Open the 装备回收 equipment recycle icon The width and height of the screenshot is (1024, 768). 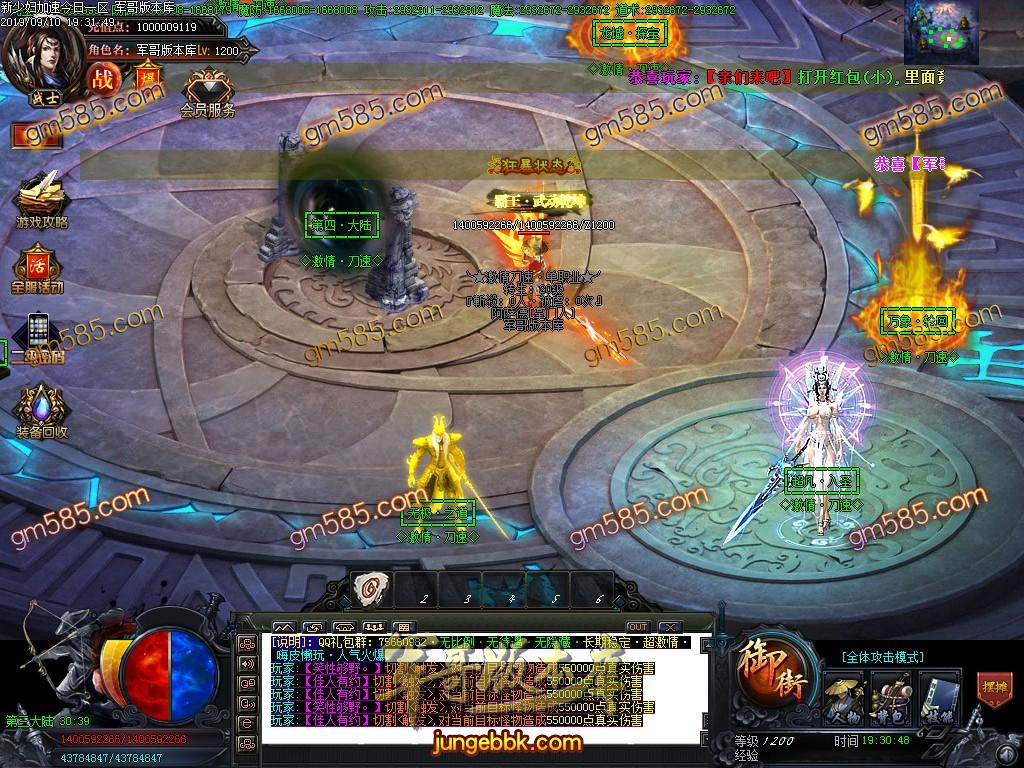41,410
